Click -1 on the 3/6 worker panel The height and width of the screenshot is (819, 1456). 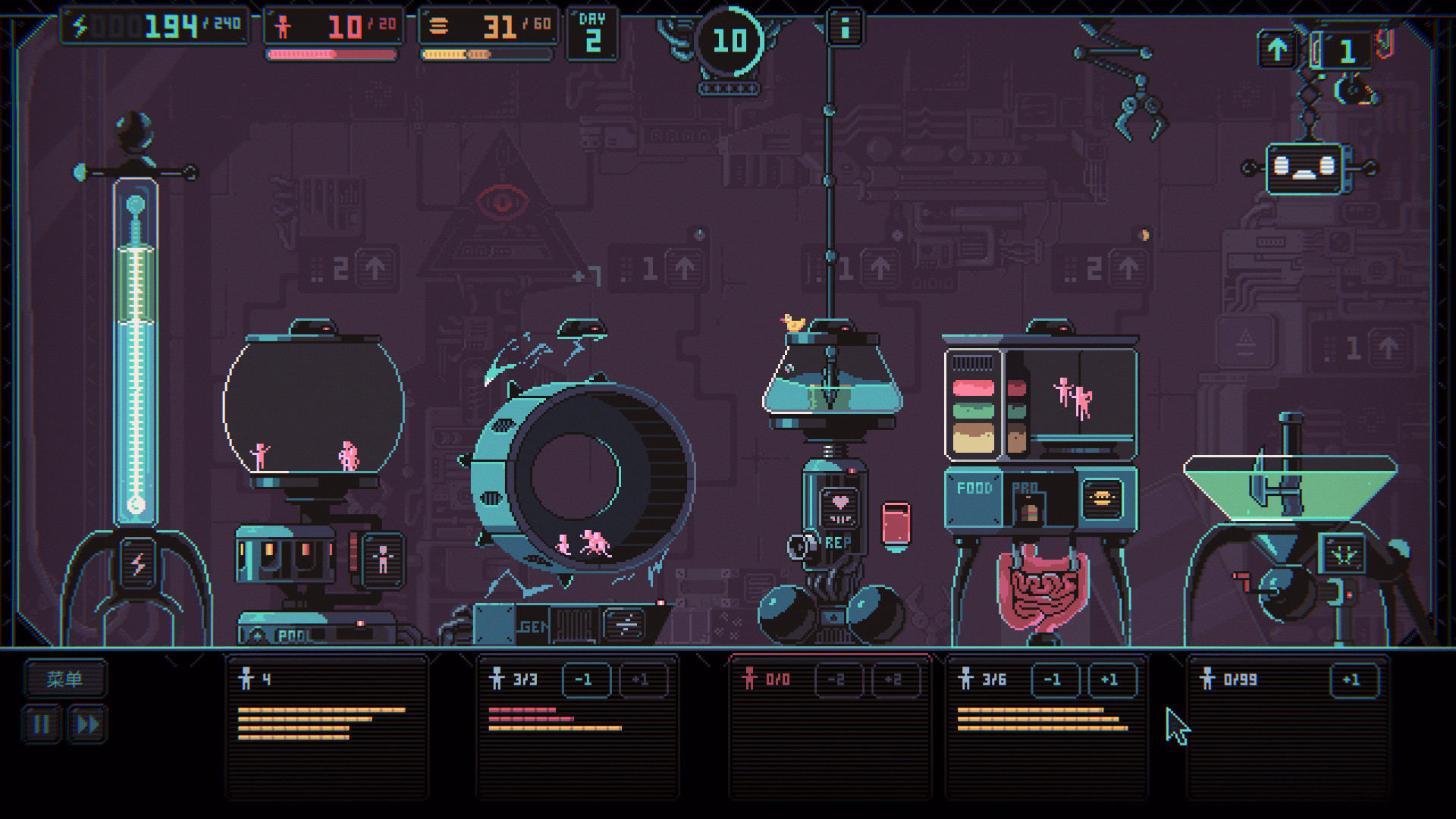click(1054, 679)
